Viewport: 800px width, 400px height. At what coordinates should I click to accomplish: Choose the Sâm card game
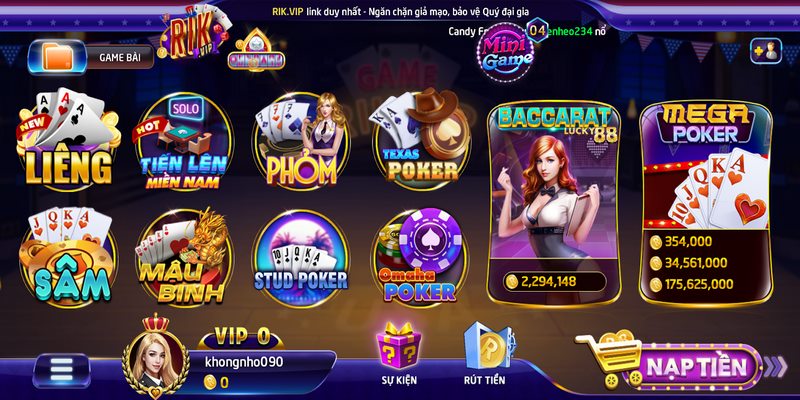pos(68,260)
